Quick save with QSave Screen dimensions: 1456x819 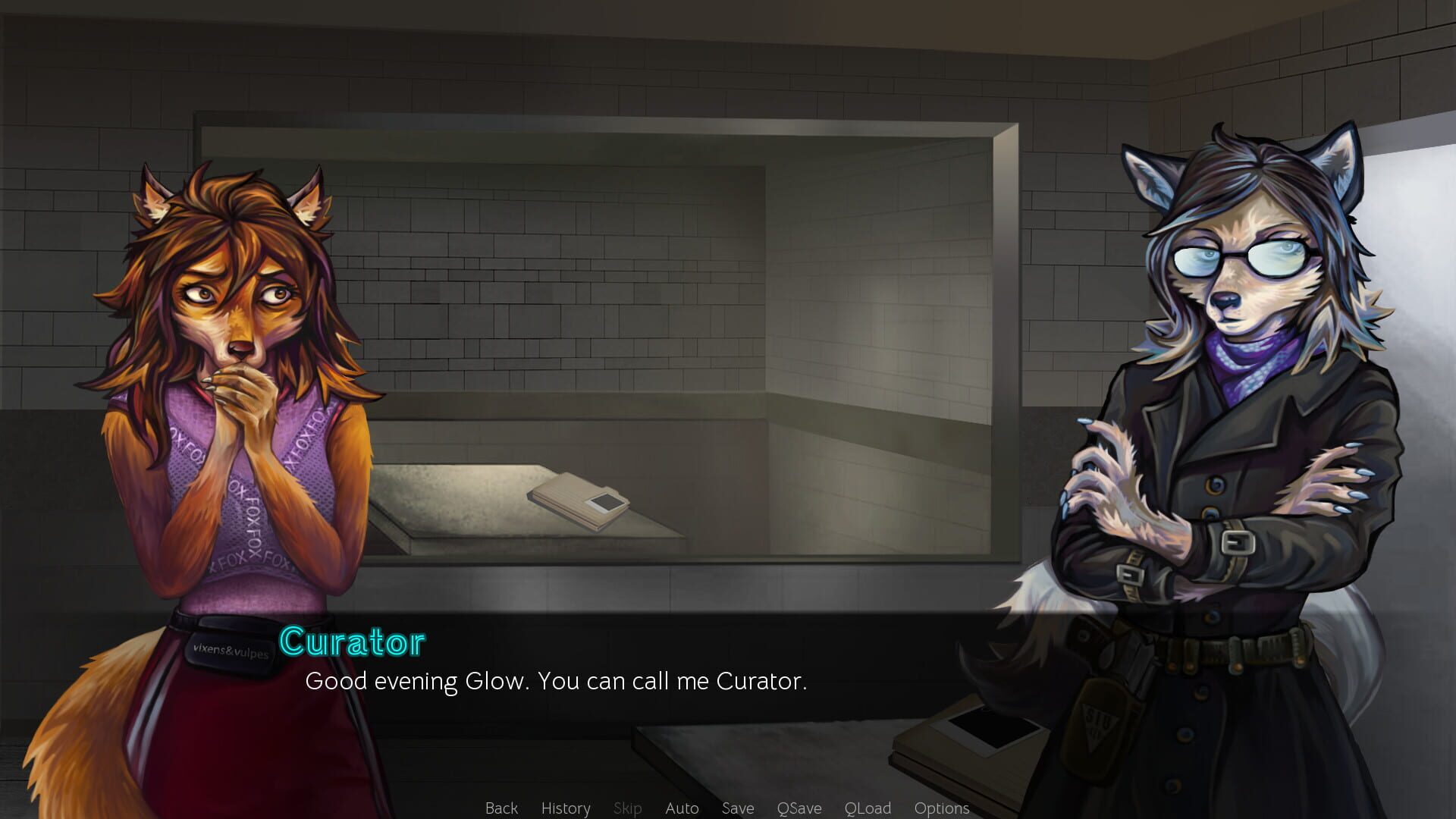pyautogui.click(x=799, y=808)
